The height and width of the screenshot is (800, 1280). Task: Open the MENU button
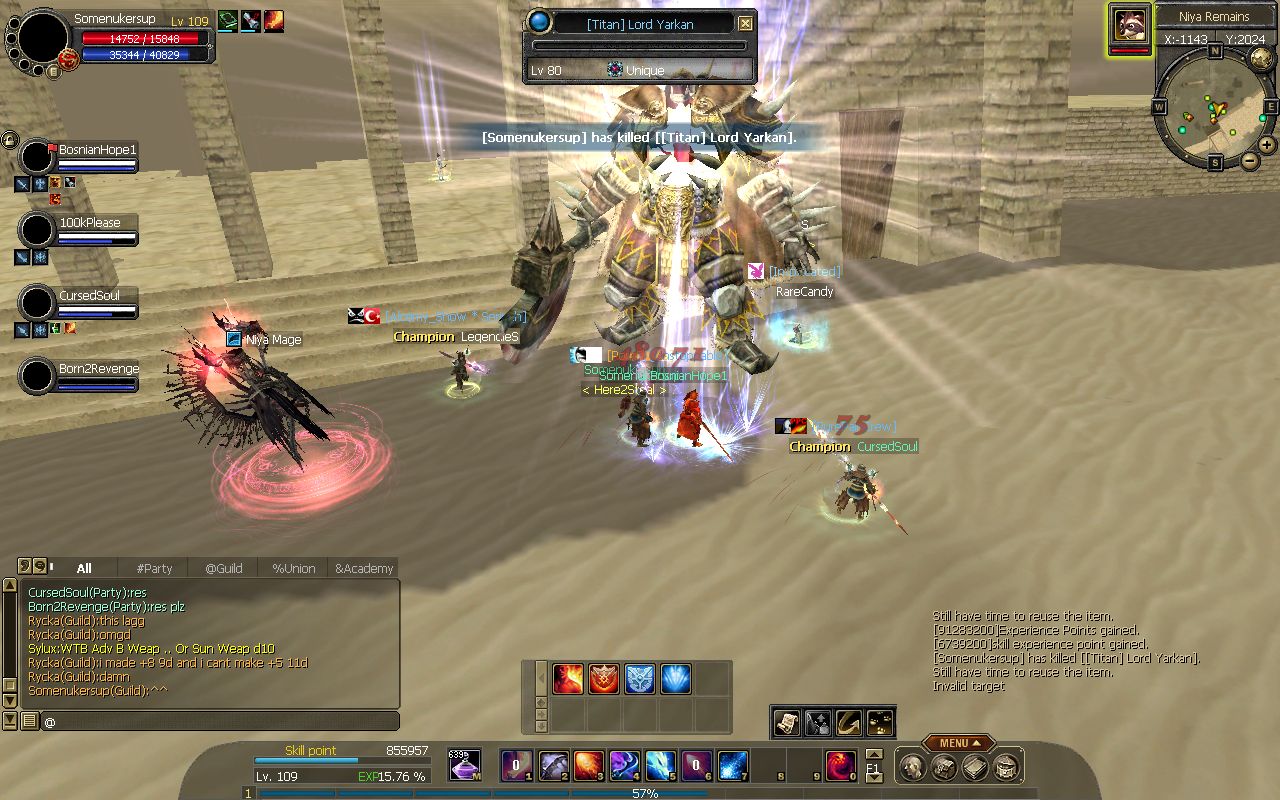coord(958,743)
